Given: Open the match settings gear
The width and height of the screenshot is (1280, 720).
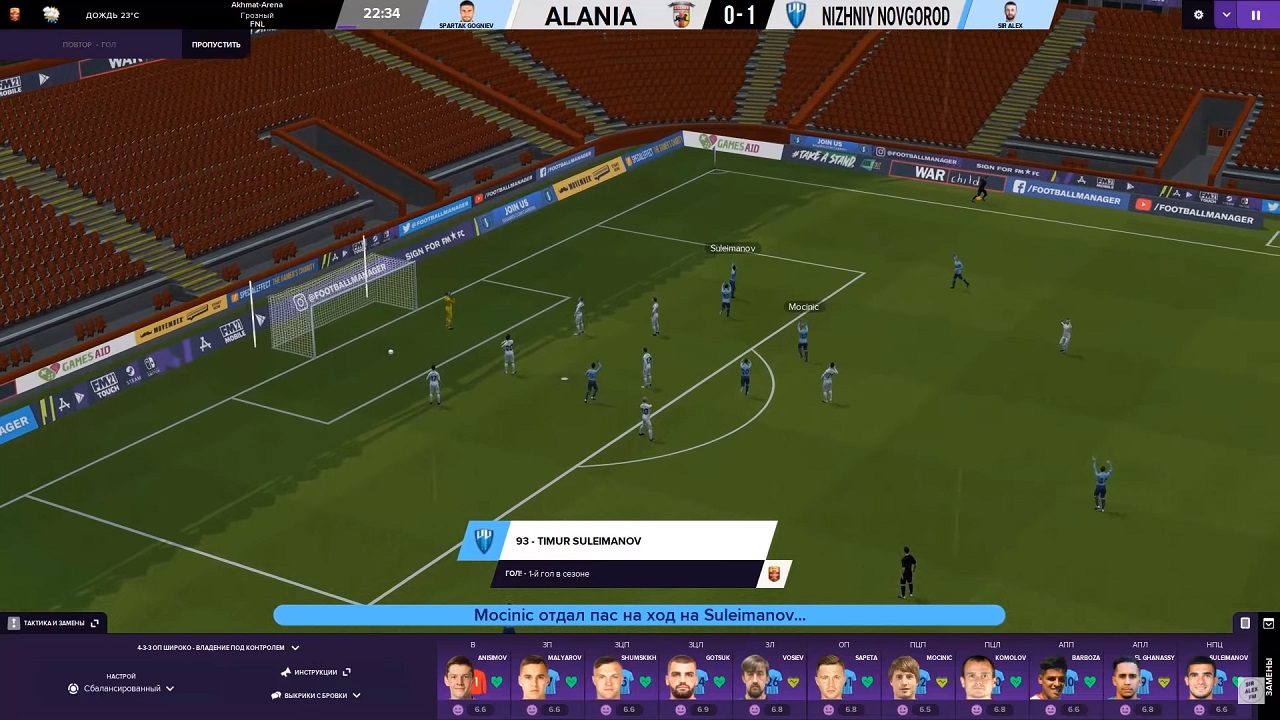Looking at the screenshot, I should point(1198,15).
